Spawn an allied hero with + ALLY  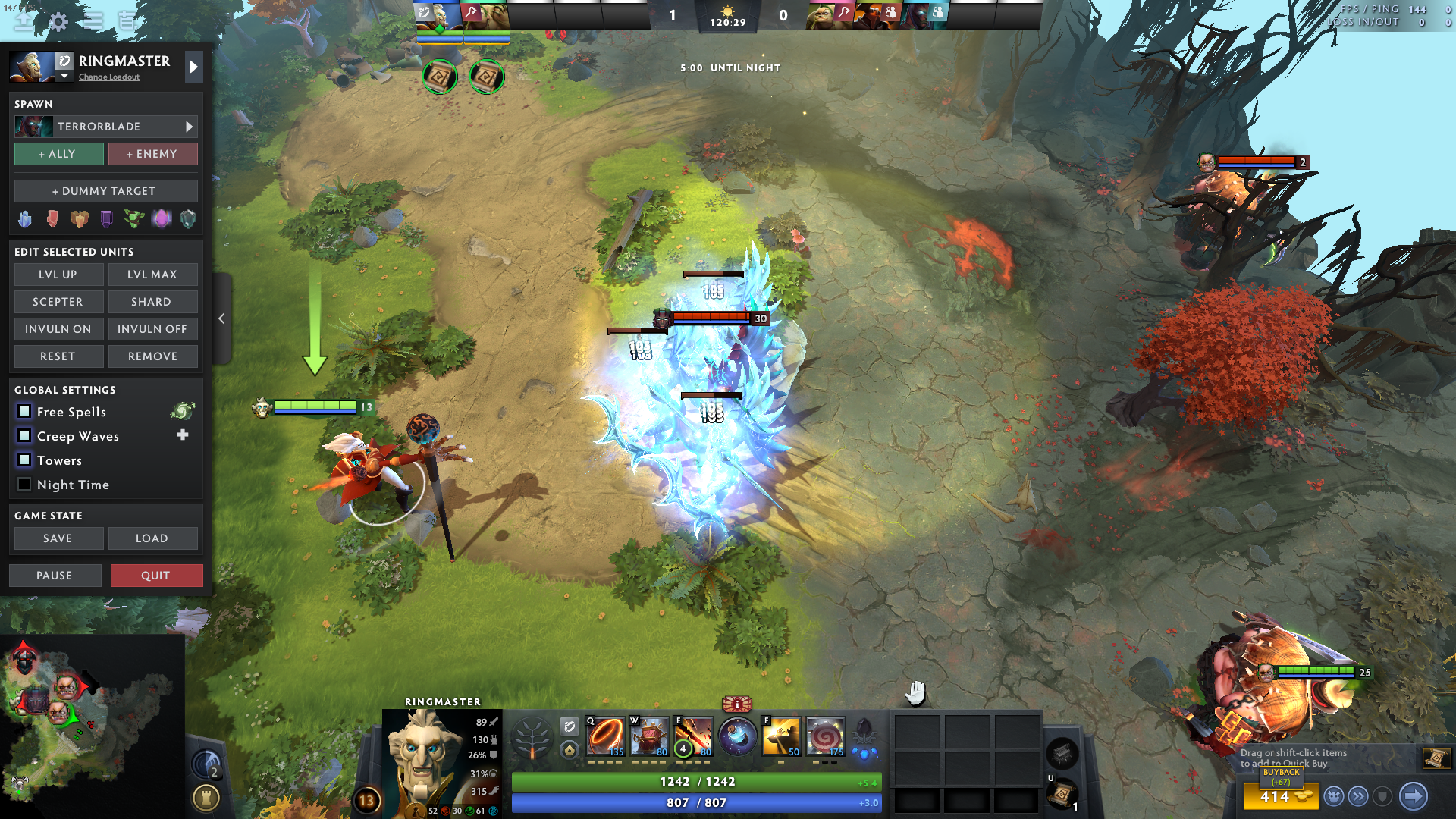pos(58,154)
